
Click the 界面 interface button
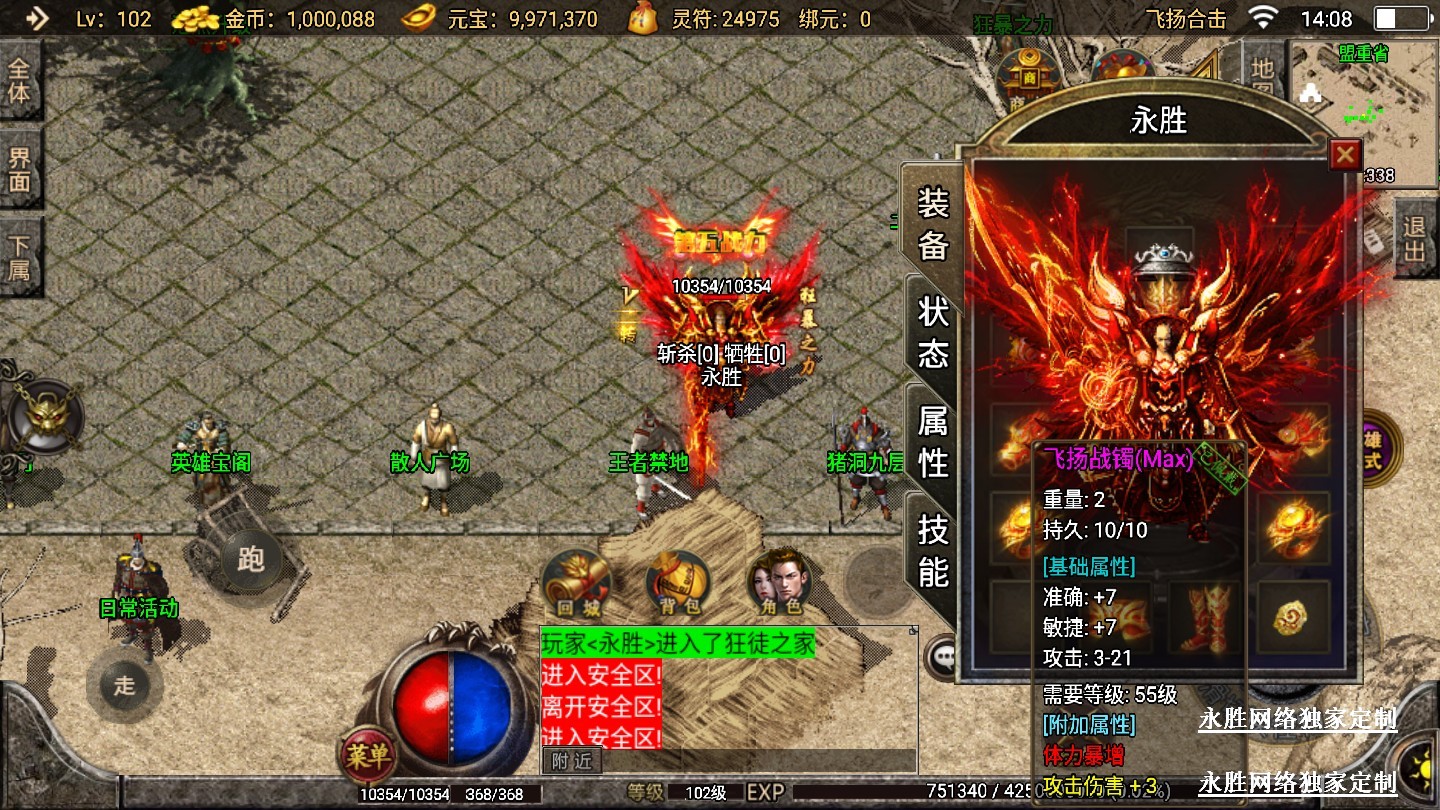(x=19, y=170)
